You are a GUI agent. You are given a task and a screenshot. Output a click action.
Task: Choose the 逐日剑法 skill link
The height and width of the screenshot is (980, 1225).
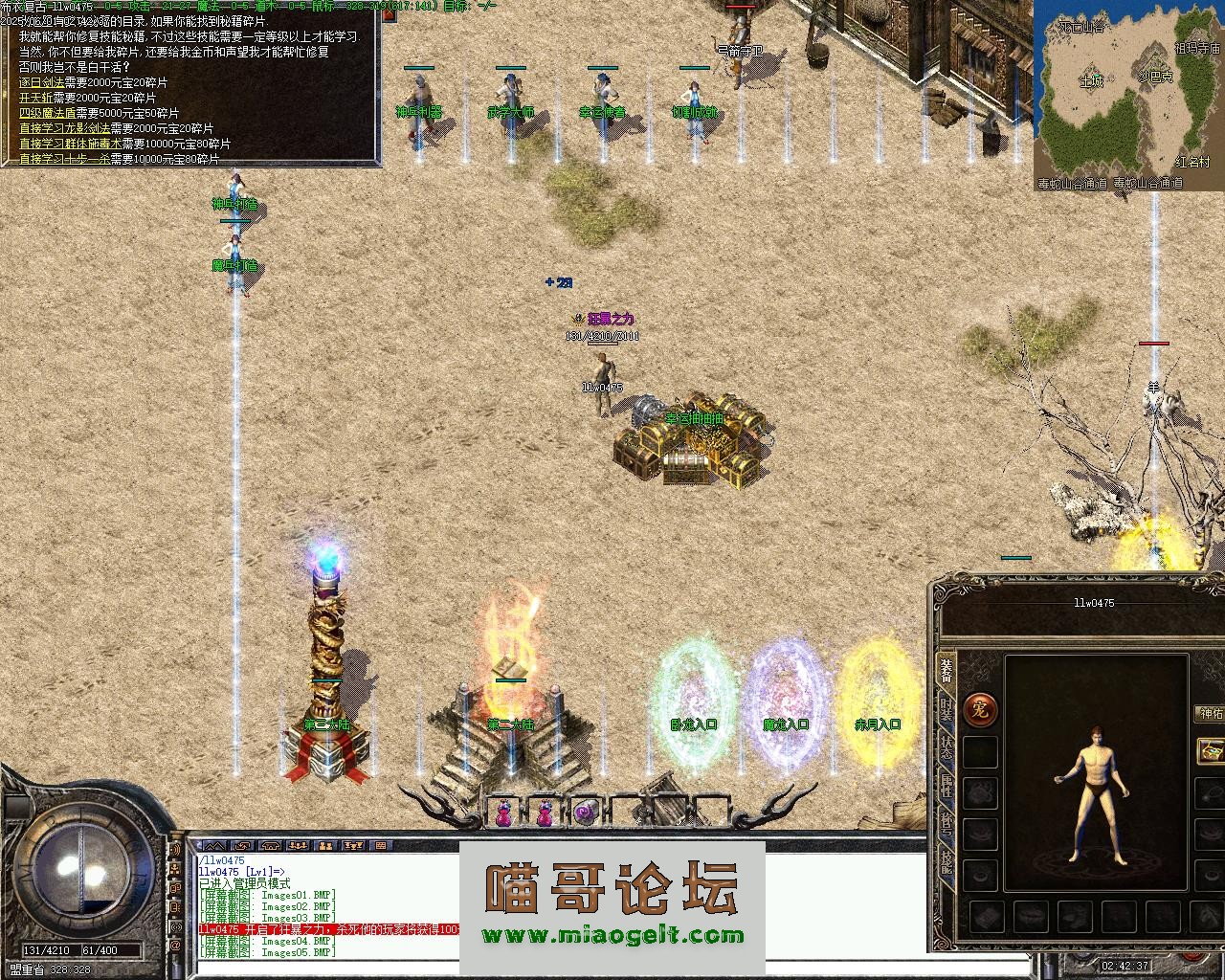39,83
